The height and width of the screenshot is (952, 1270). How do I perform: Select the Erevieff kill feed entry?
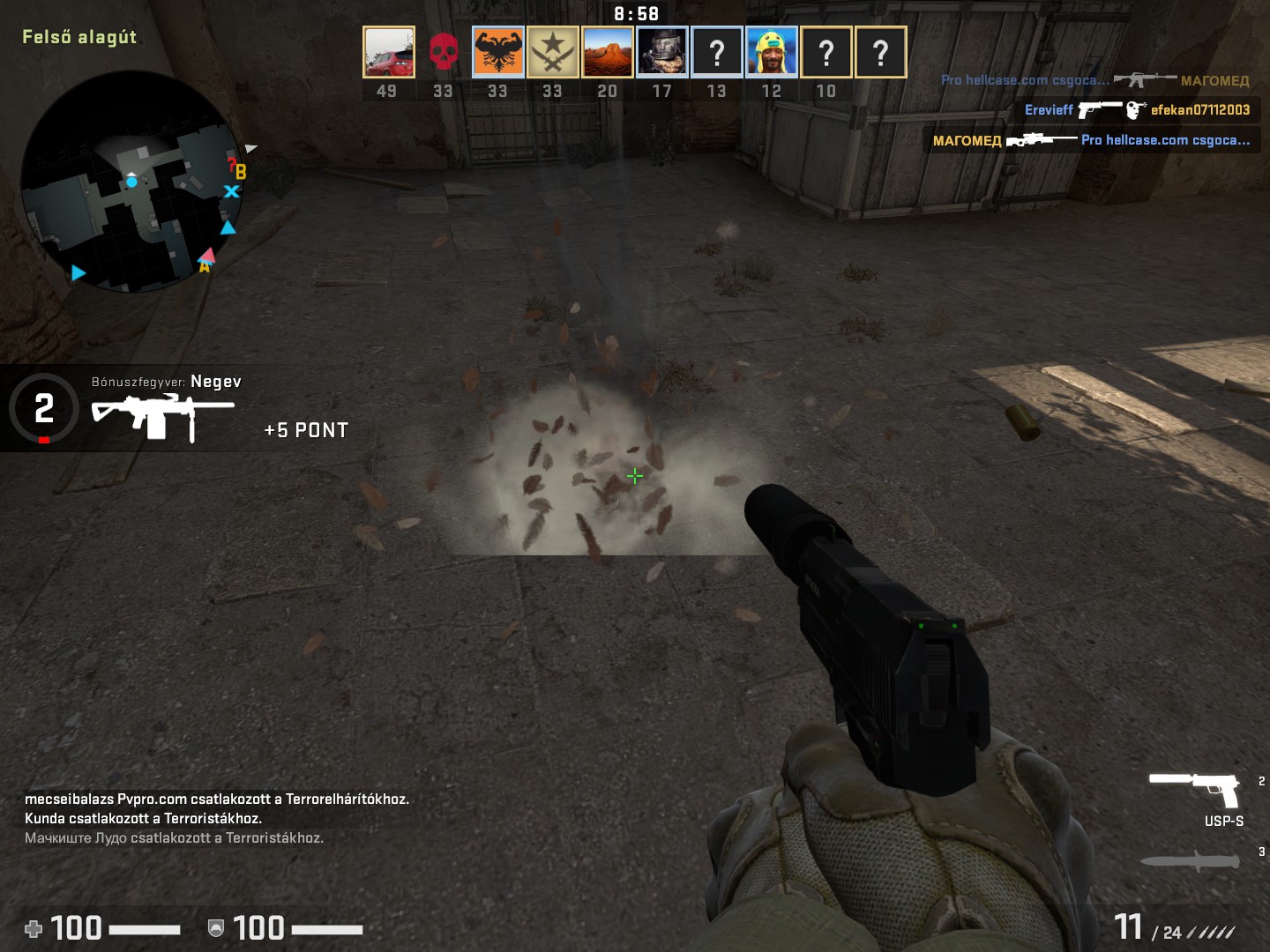coord(1137,110)
